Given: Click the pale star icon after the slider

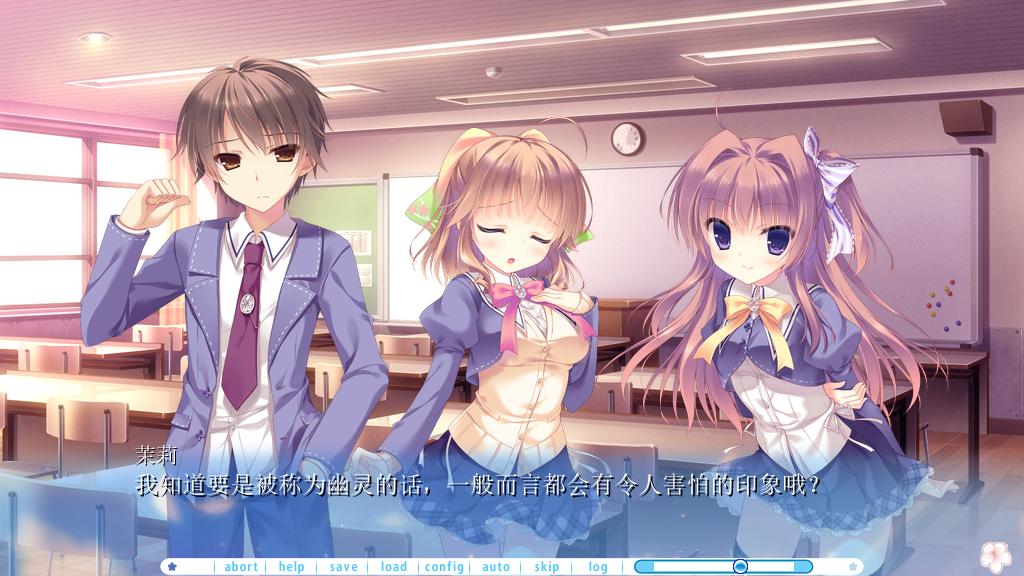Looking at the screenshot, I should click(852, 567).
